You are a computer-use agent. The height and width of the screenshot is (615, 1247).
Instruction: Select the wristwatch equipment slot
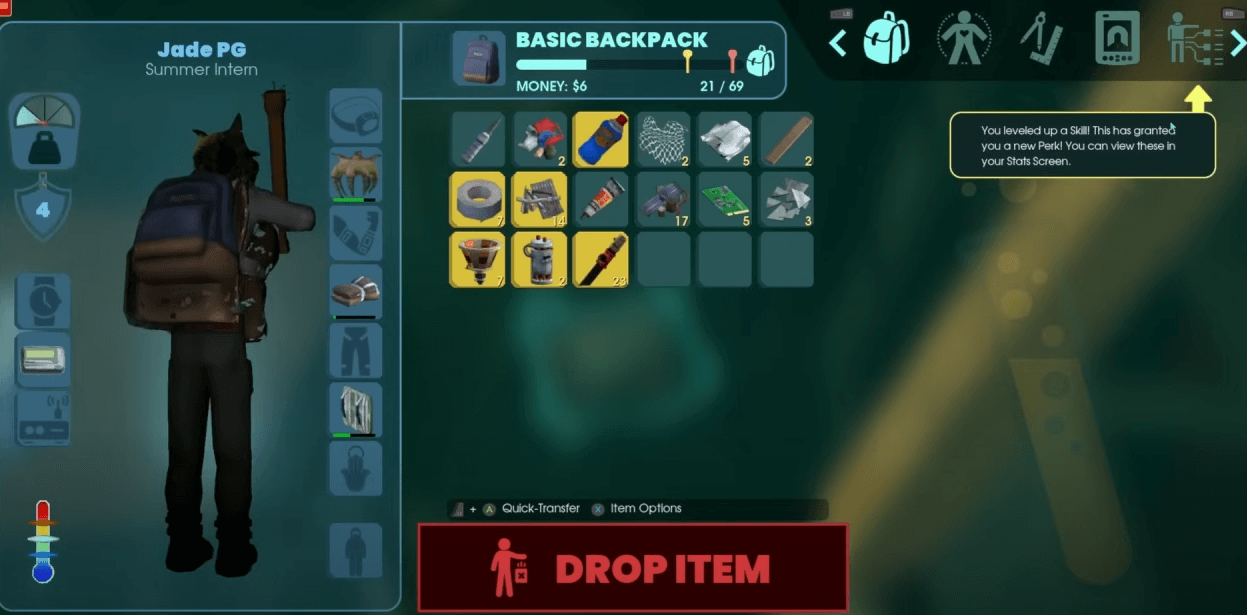(x=43, y=301)
